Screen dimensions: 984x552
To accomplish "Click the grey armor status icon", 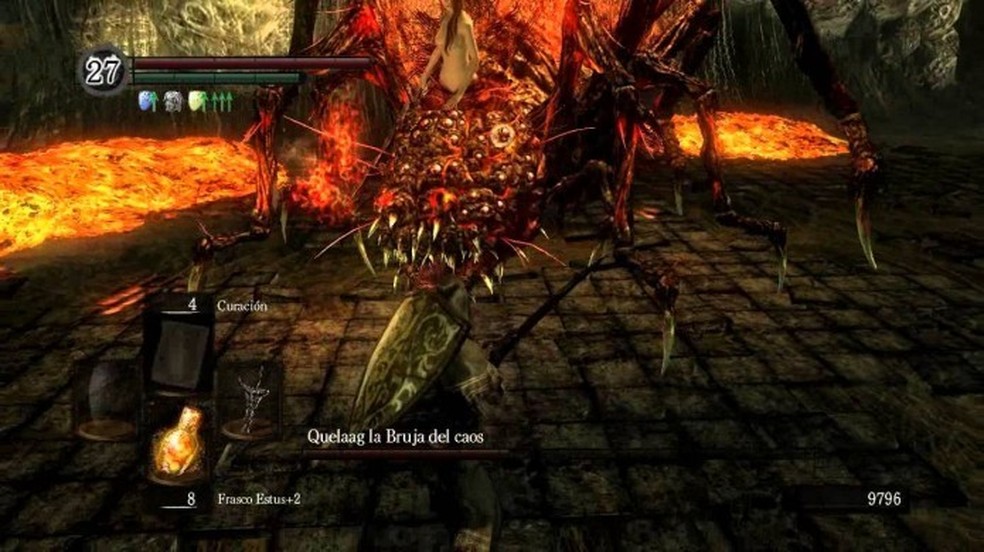I will coord(172,101).
